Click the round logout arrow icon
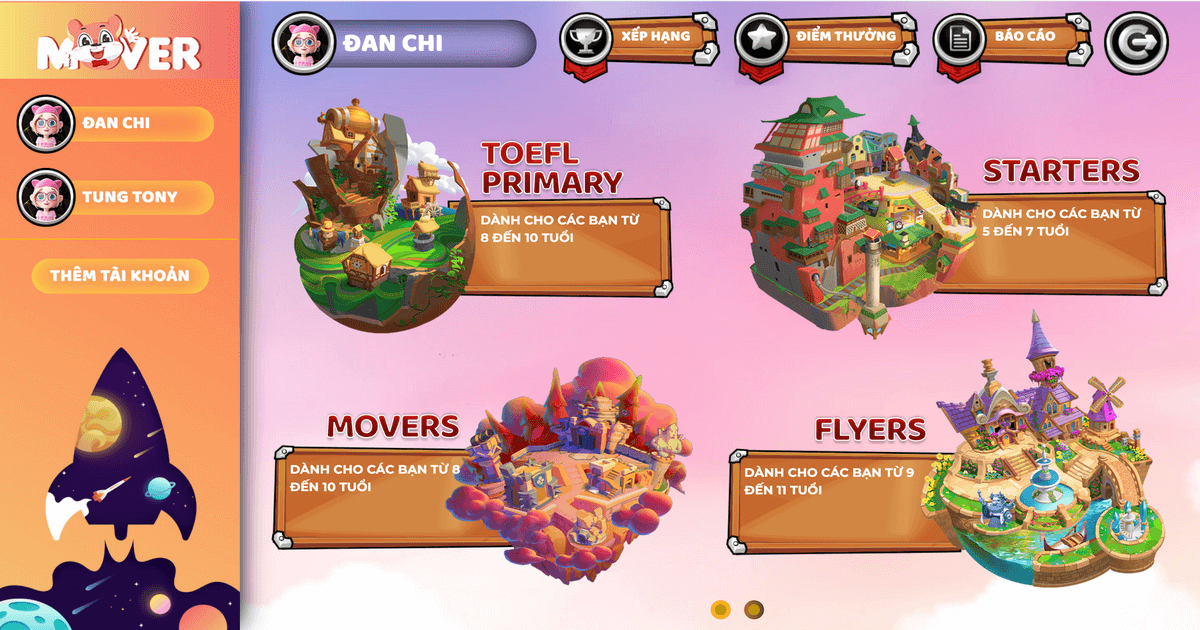Image resolution: width=1200 pixels, height=630 pixels. click(1136, 42)
